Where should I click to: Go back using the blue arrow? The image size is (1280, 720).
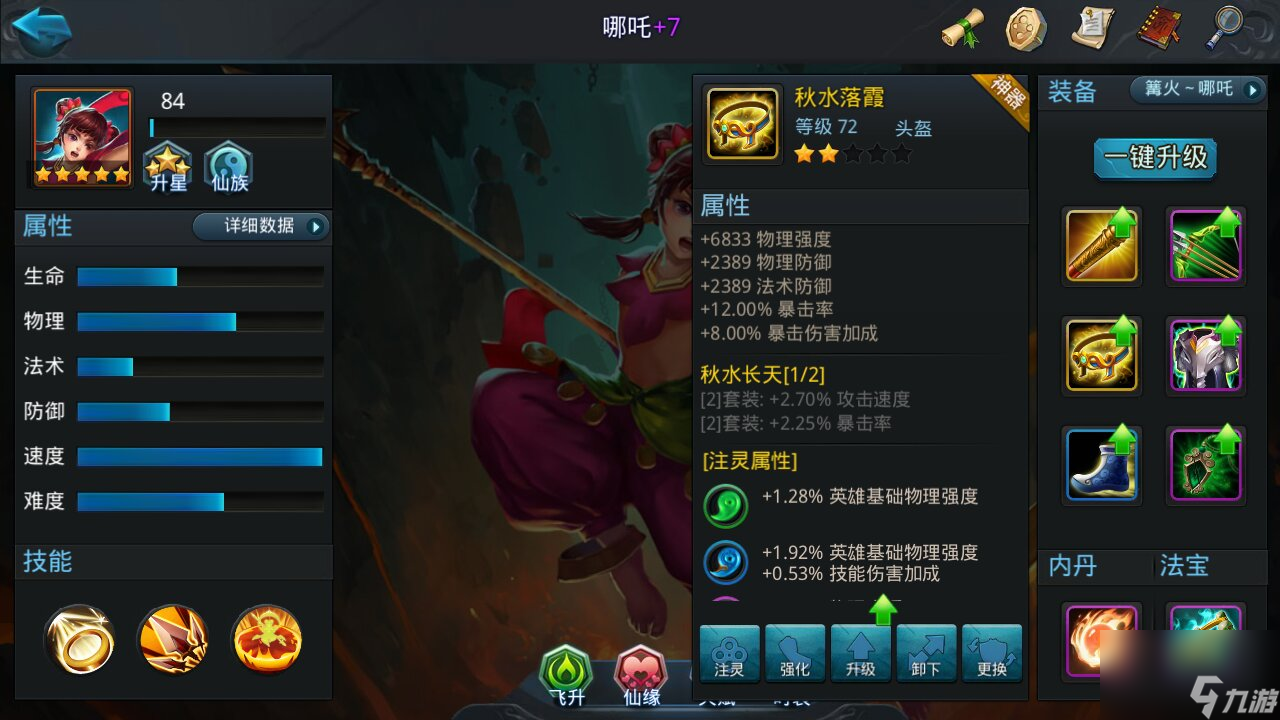[x=41, y=29]
